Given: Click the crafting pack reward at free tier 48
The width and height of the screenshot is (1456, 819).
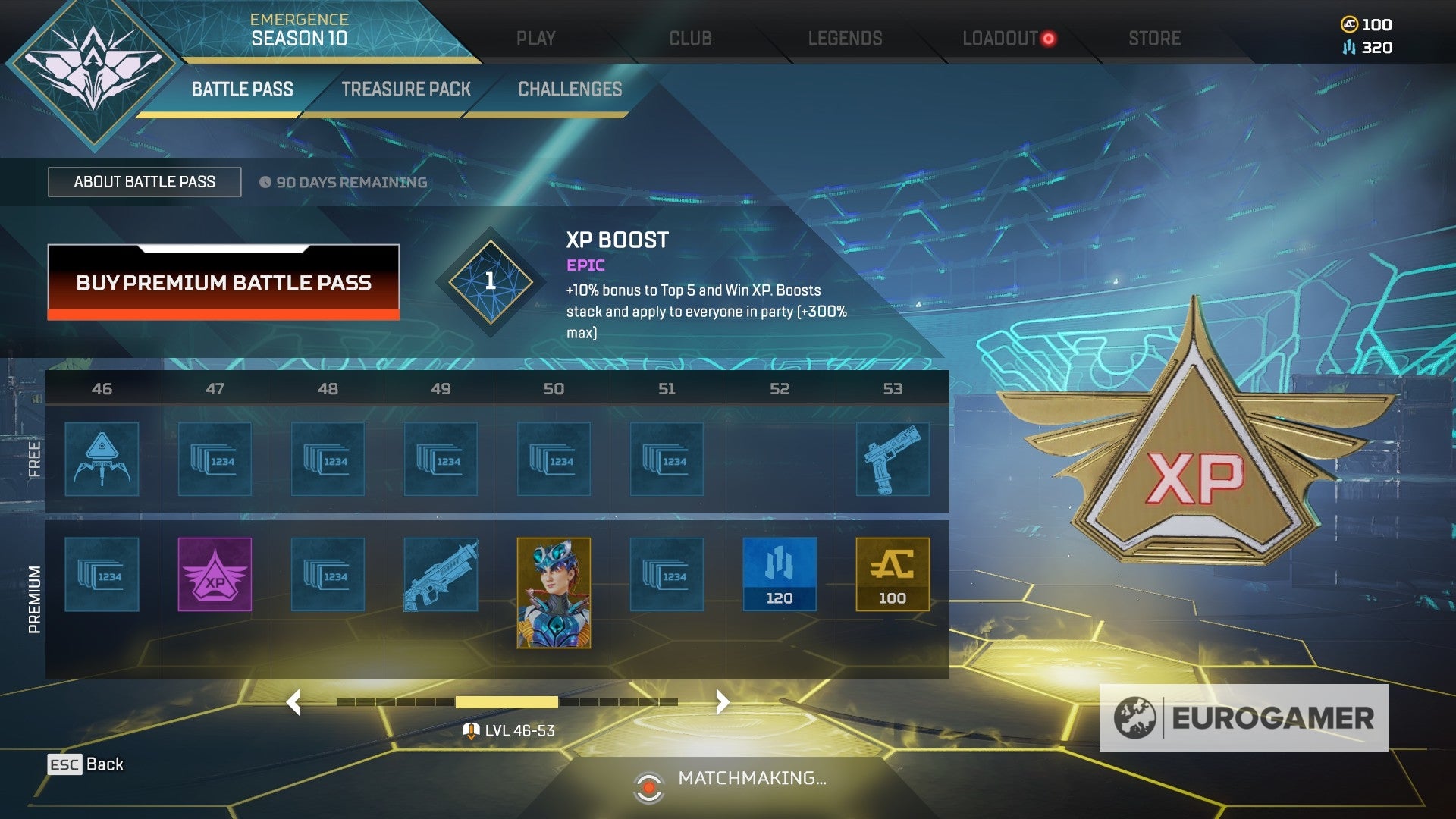Looking at the screenshot, I should click(x=326, y=459).
